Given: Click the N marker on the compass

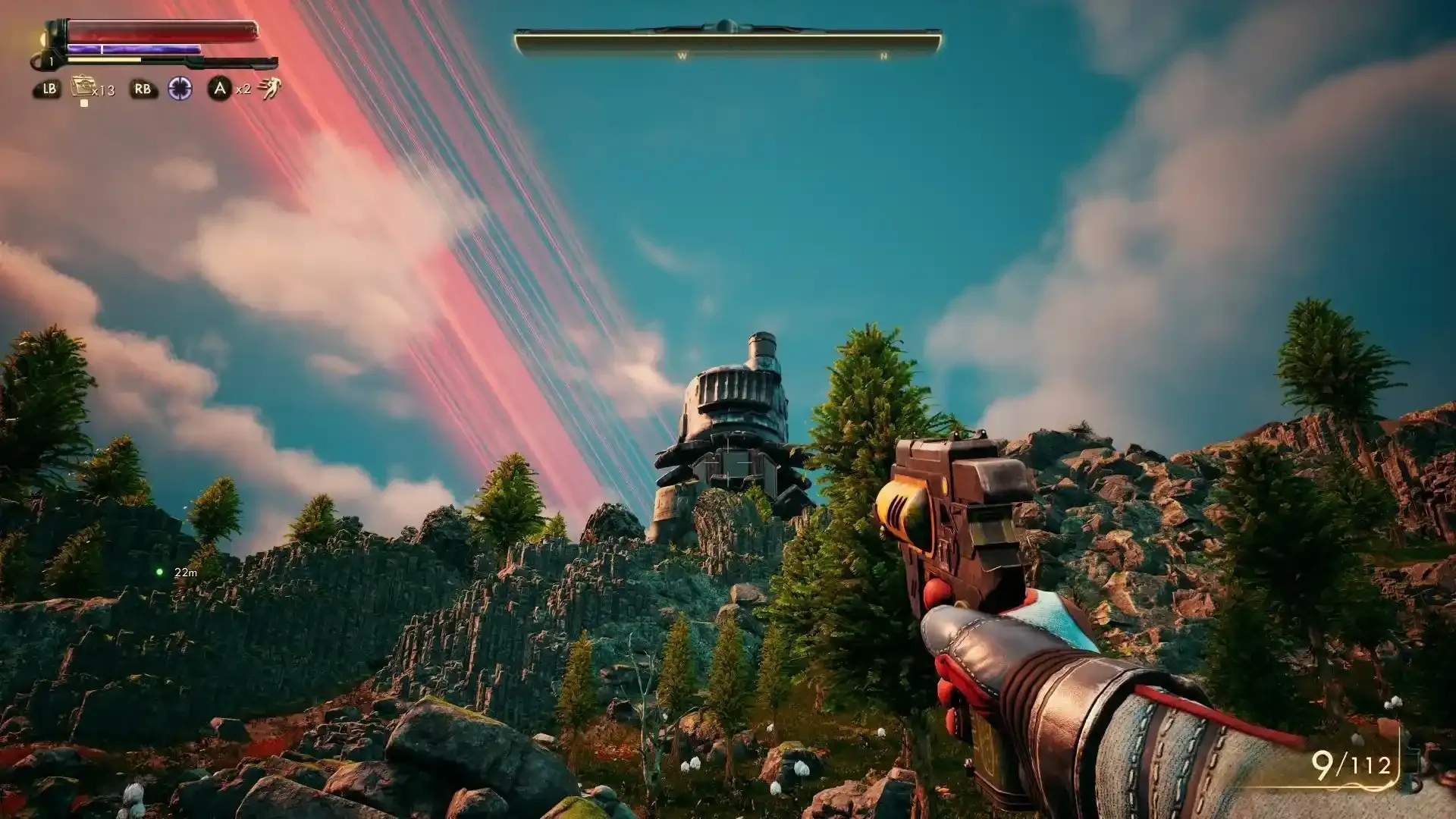Looking at the screenshot, I should point(882,55).
